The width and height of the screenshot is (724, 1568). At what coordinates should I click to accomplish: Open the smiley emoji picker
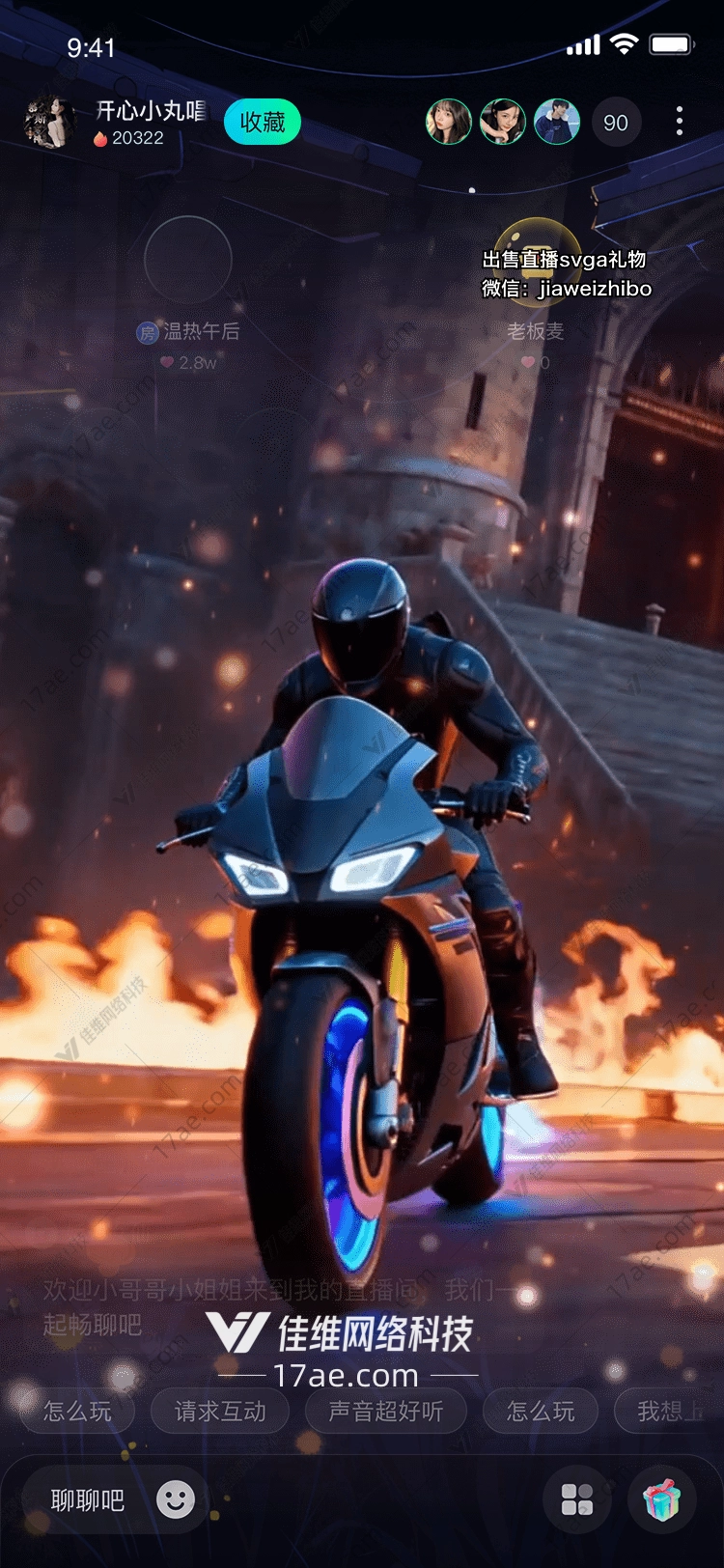[176, 1499]
